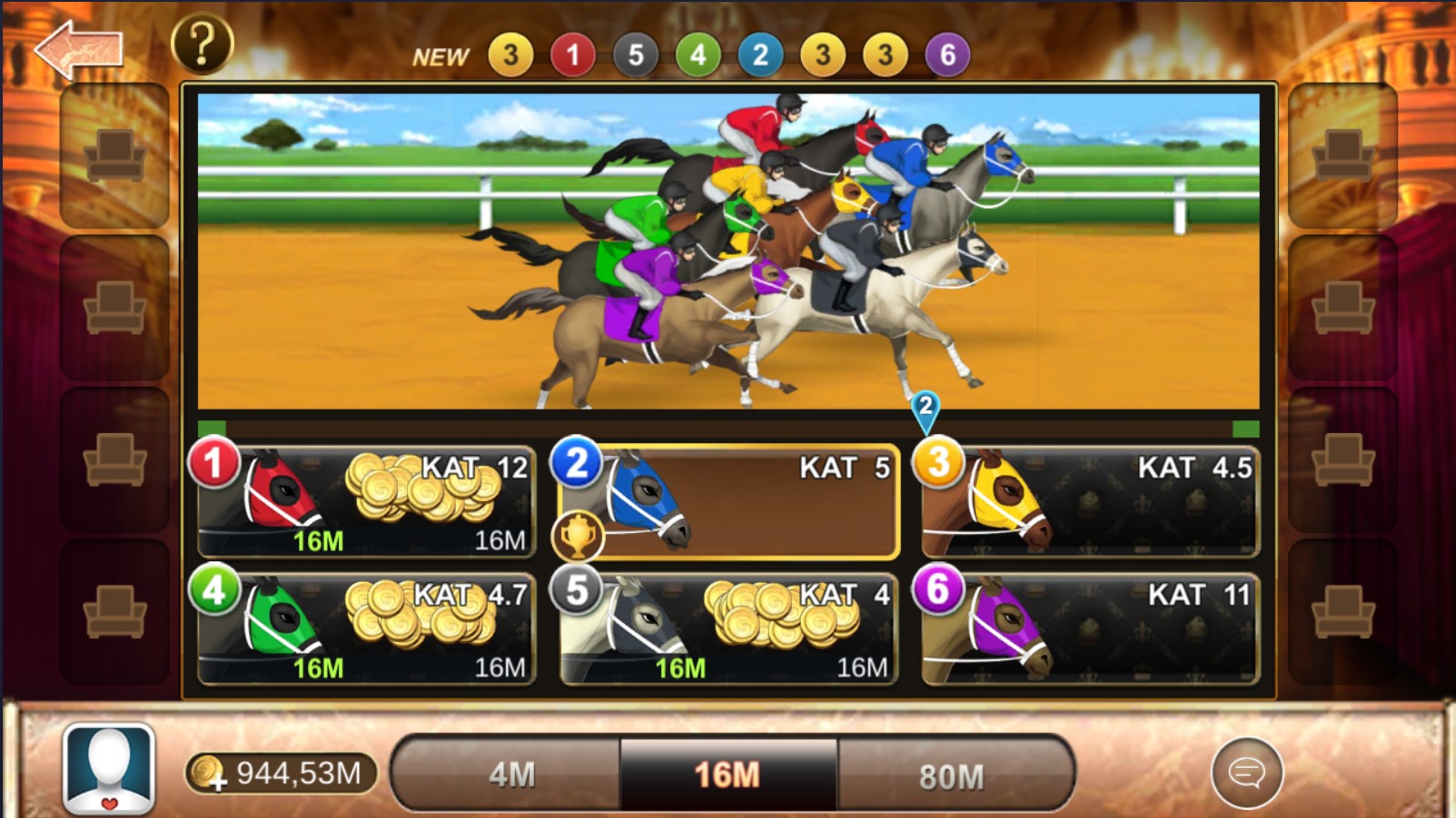Viewport: 1456px width, 818px height.
Task: Open the chat bubble button
Action: pyautogui.click(x=1246, y=774)
